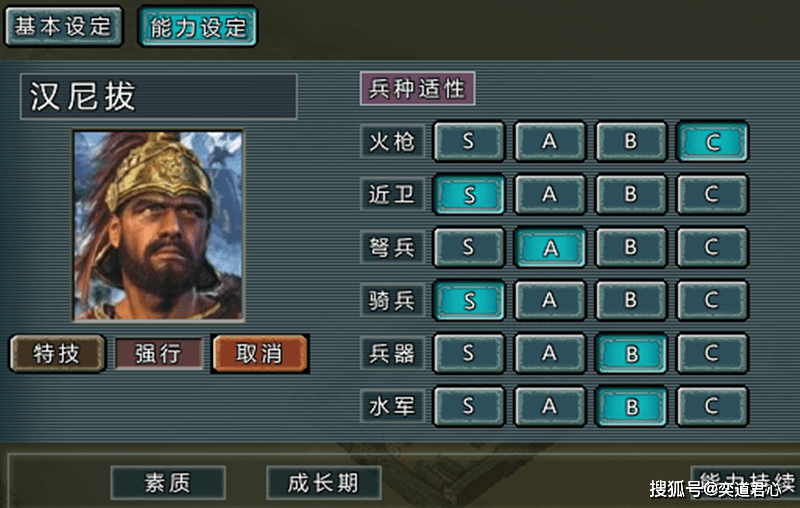
Task: Choose S rank for 近卫
Action: coord(469,195)
